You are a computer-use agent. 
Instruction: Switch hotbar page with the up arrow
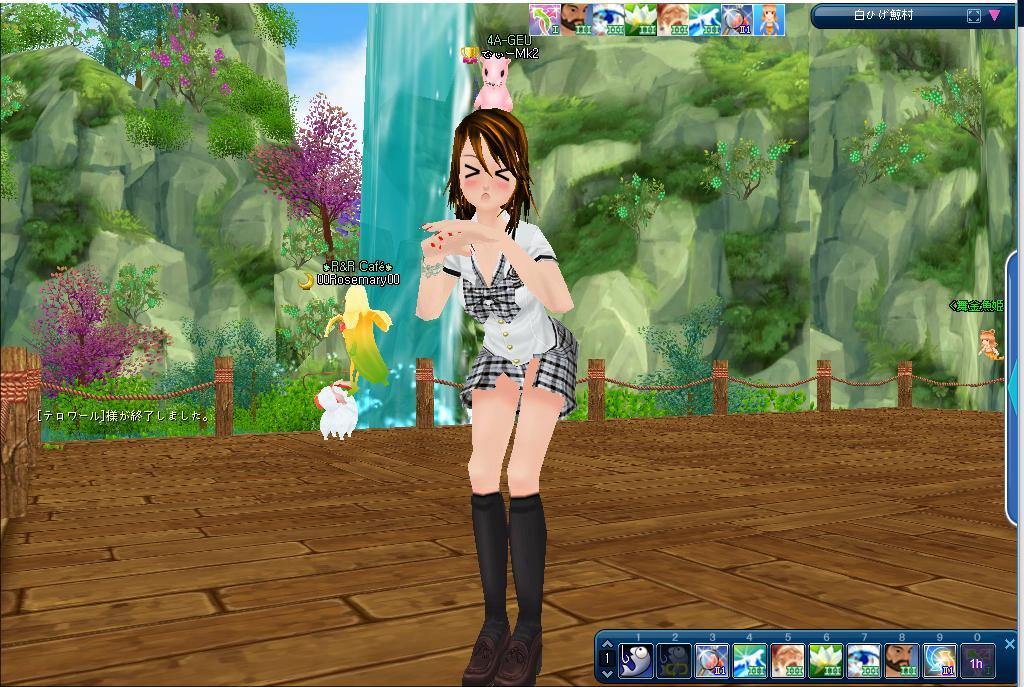(x=606, y=645)
